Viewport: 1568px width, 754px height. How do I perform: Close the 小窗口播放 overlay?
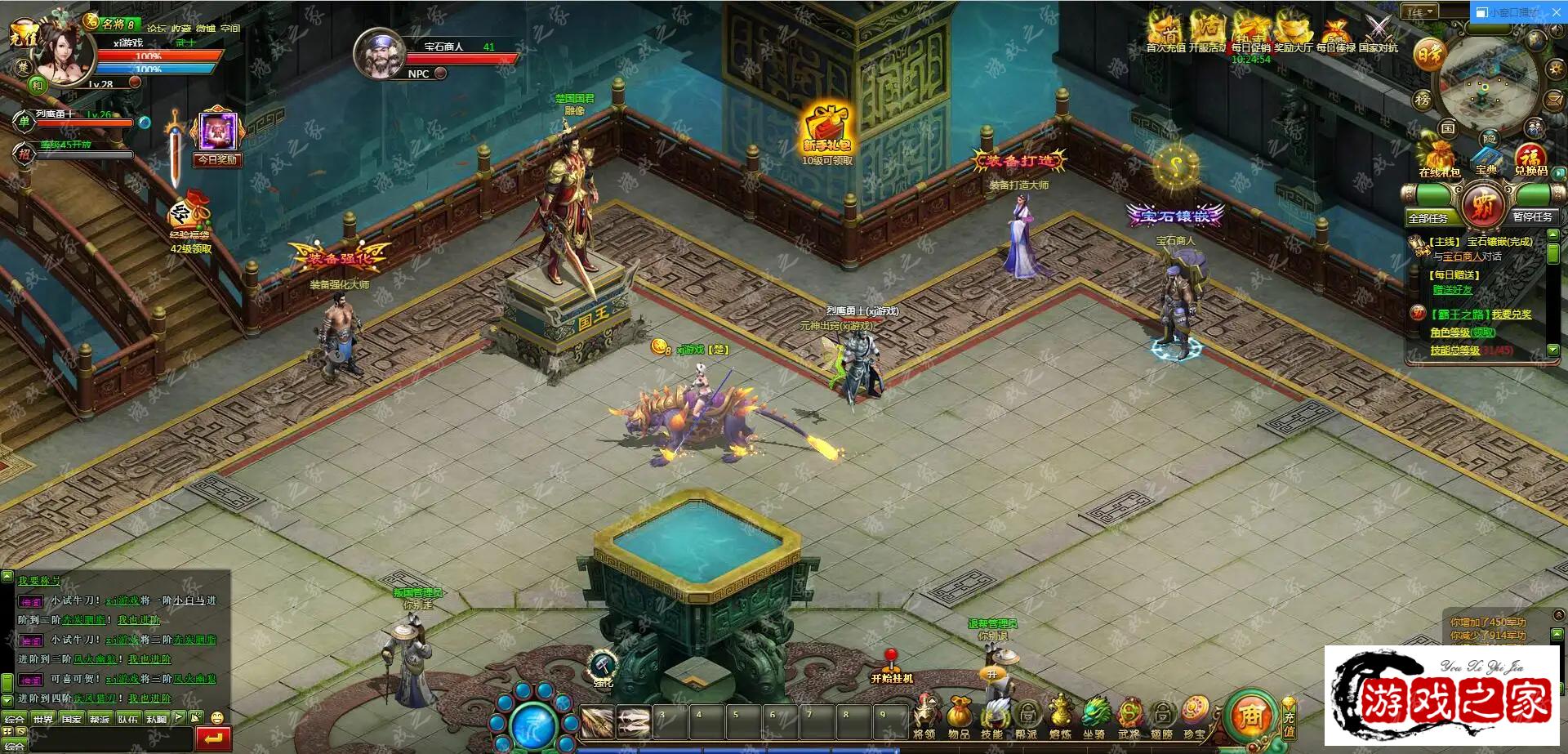tap(1555, 12)
